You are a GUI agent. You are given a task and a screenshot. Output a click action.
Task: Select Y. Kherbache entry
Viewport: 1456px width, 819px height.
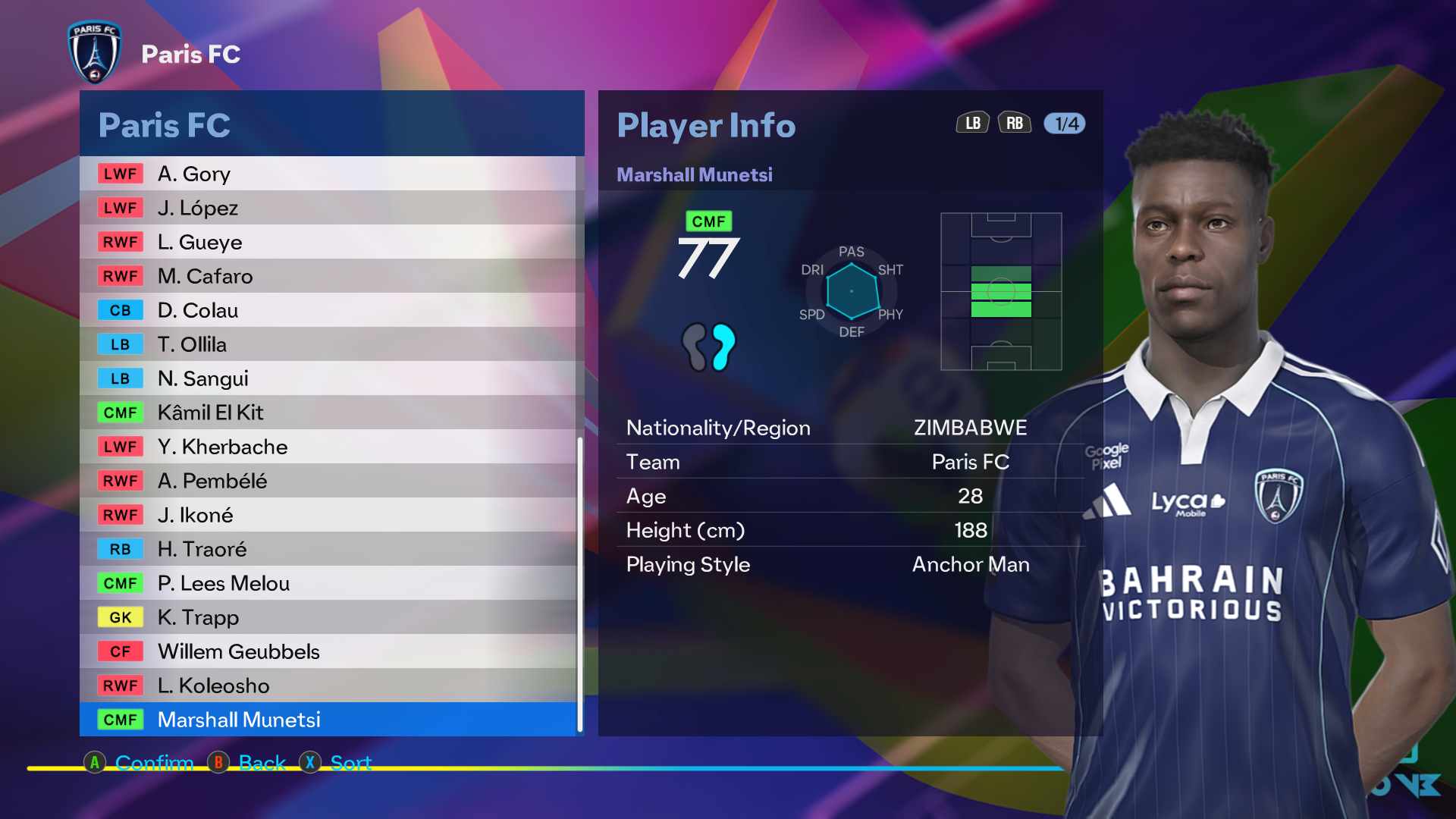pos(328,447)
